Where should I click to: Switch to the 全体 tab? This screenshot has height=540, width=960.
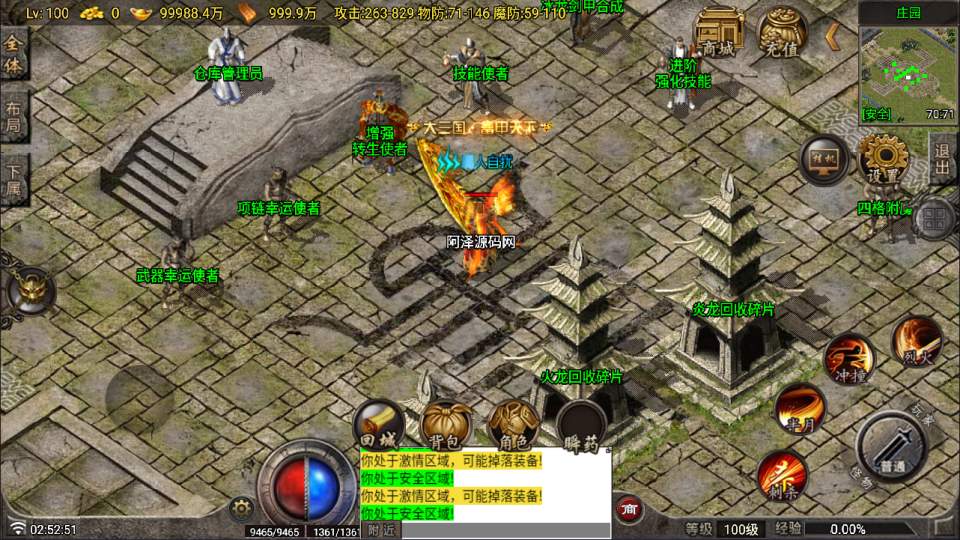[13, 55]
